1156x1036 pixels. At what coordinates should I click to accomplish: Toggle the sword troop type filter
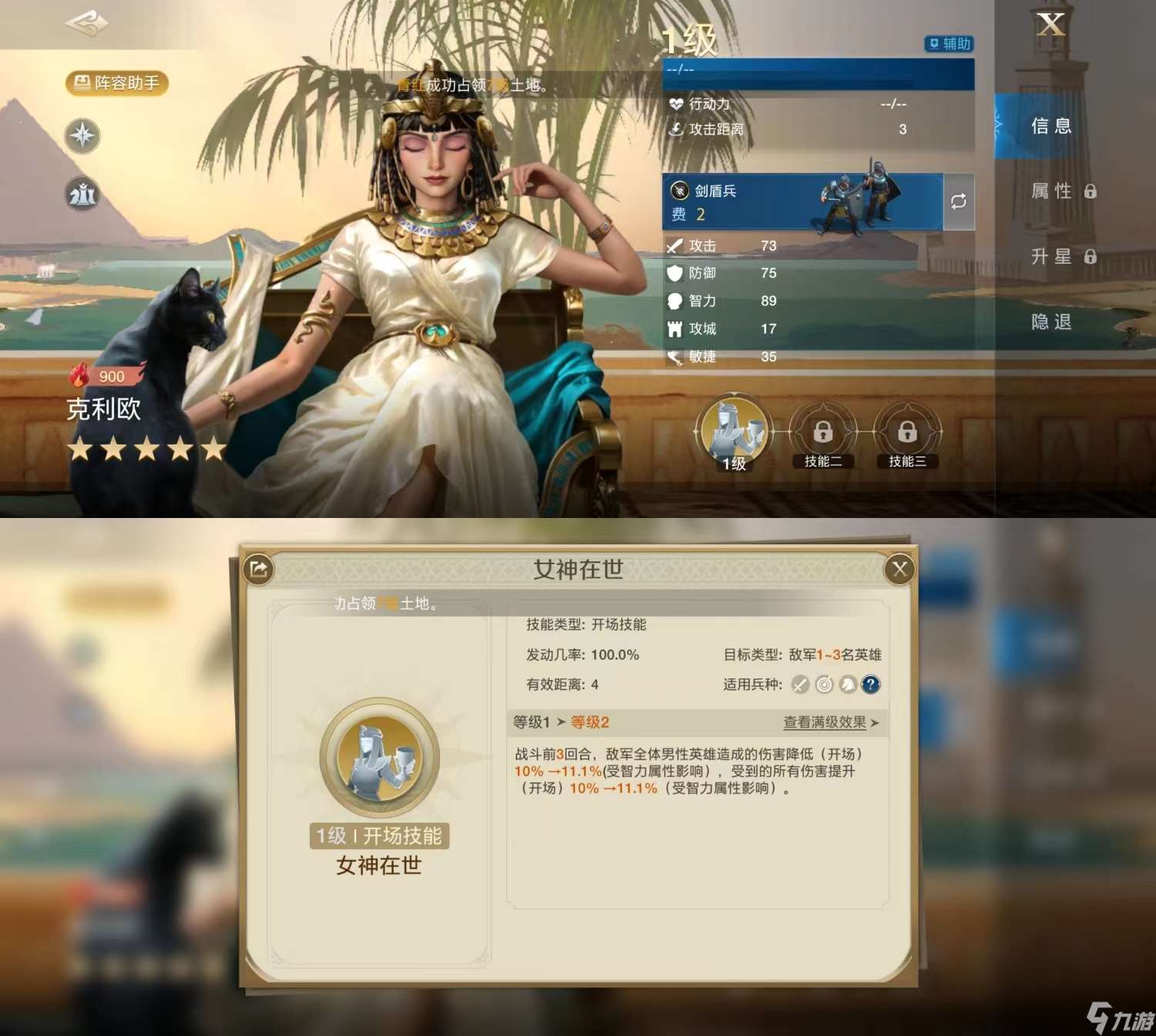(800, 684)
